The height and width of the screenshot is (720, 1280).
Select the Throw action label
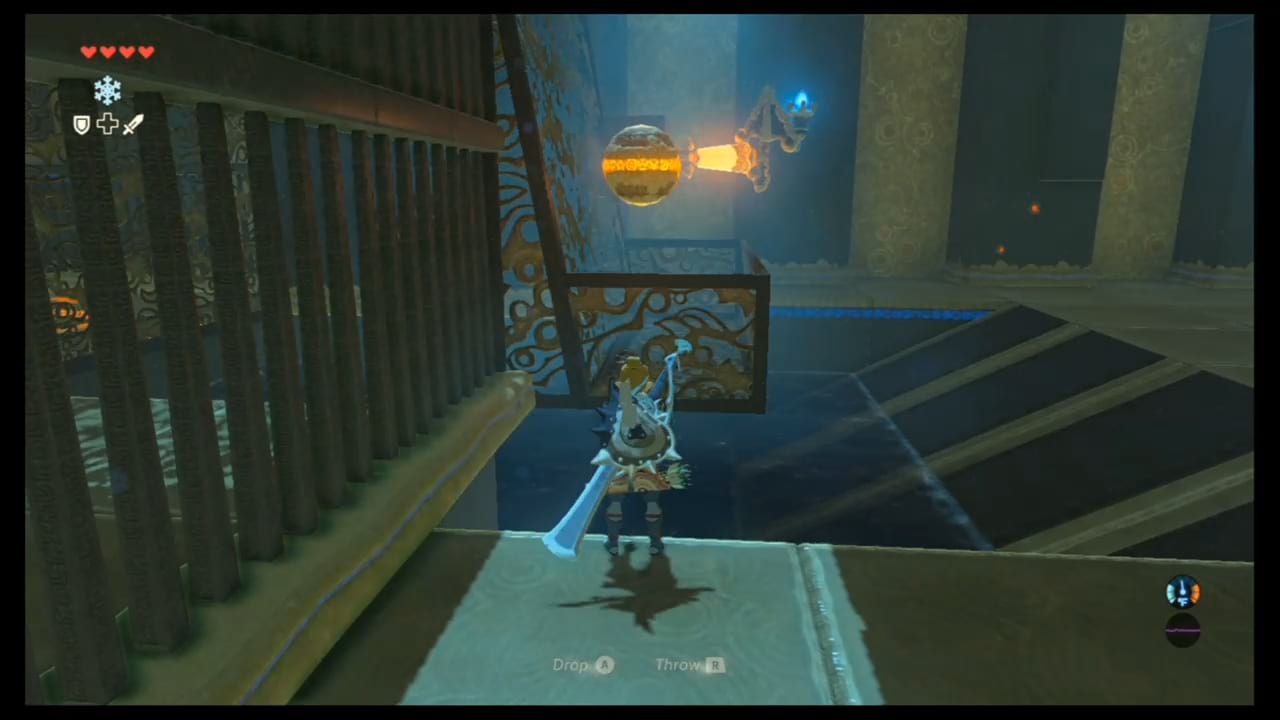[x=677, y=664]
